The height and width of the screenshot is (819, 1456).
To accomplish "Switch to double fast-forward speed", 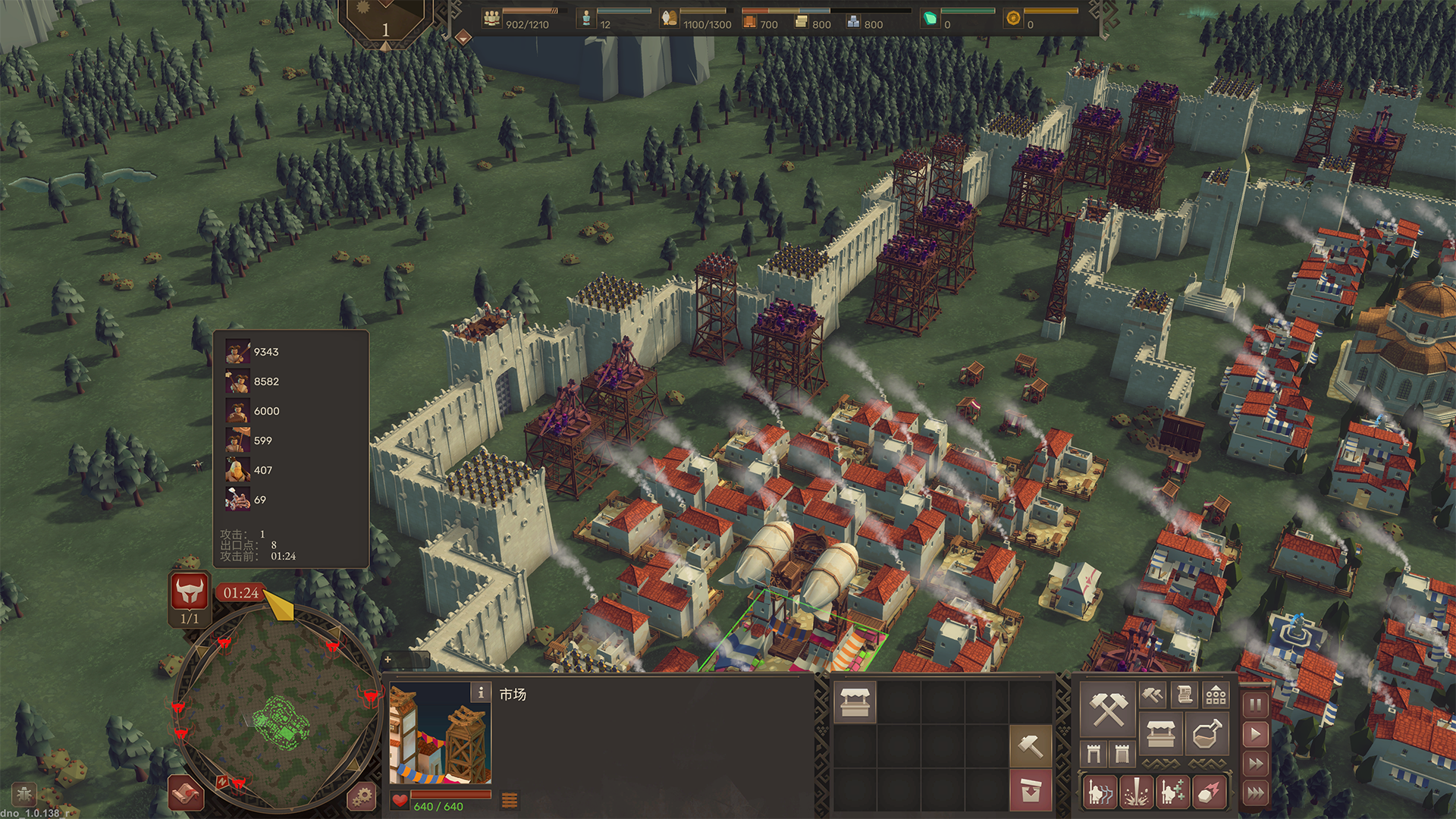I will pyautogui.click(x=1256, y=764).
